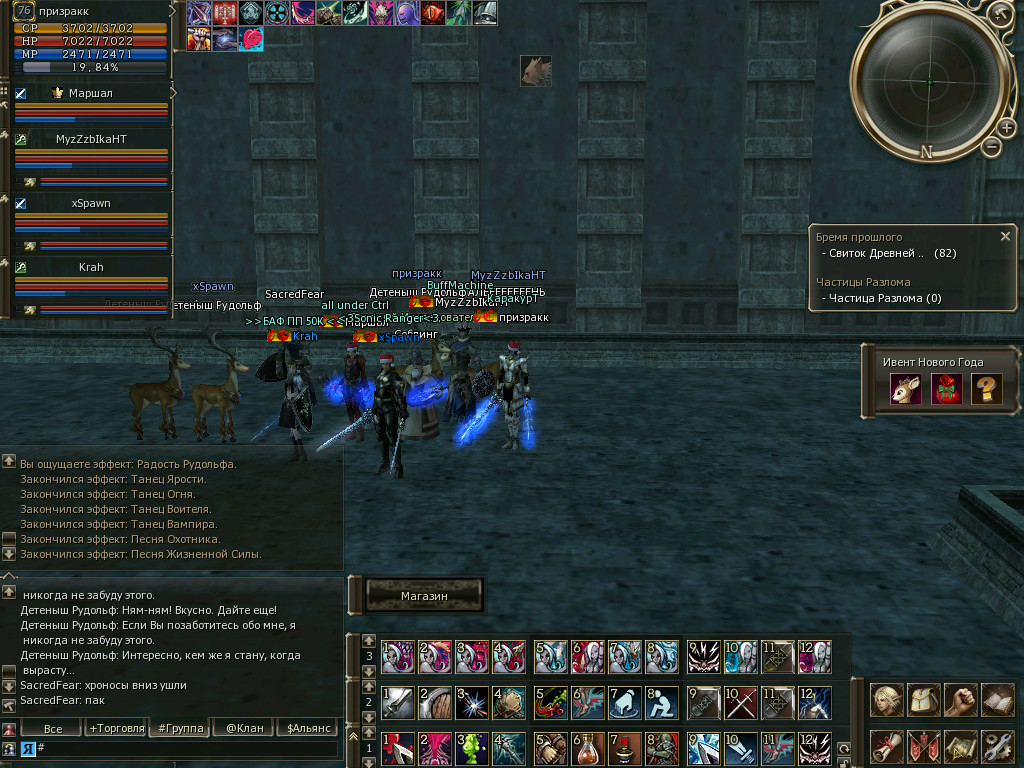Open the question mark event help icon
This screenshot has height=768, width=1024.
pos(985,389)
